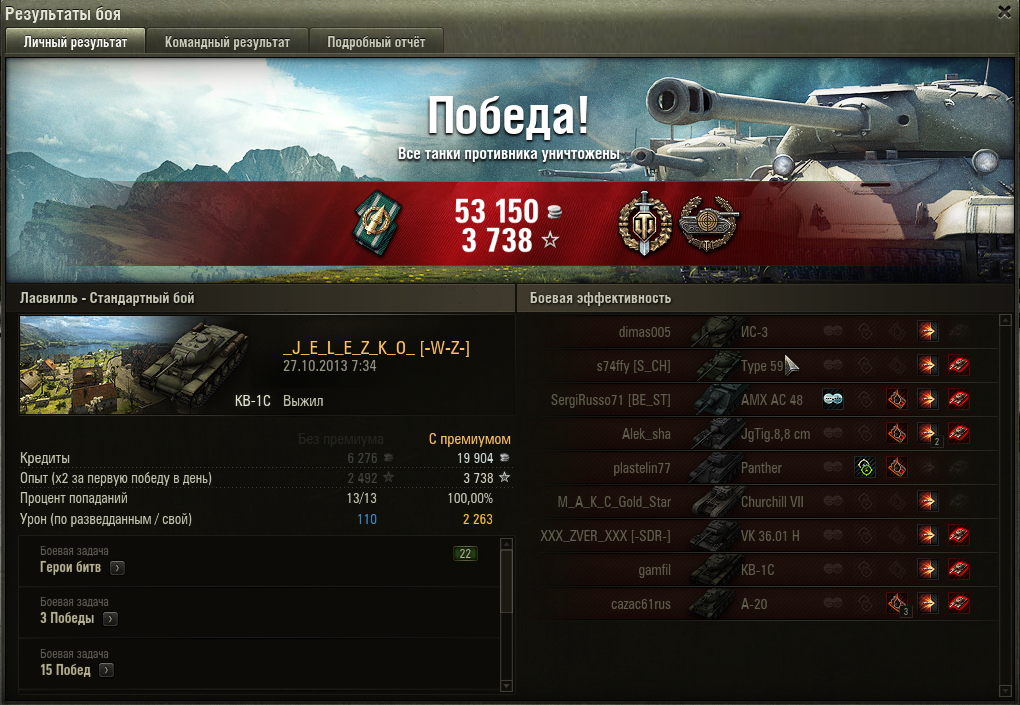The width and height of the screenshot is (1020, 705).
Task: Select the Личный результат tab
Action: pyautogui.click(x=75, y=42)
